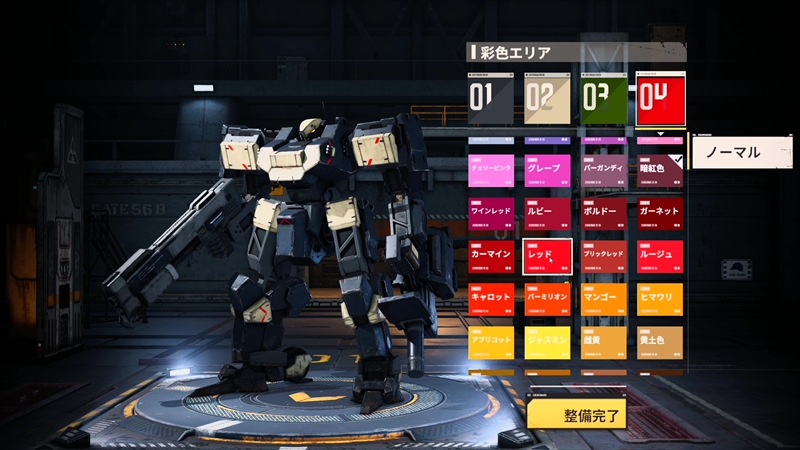Screen dimensions: 800x450
Task: Choose the グレープ color swatch
Action: point(547,169)
